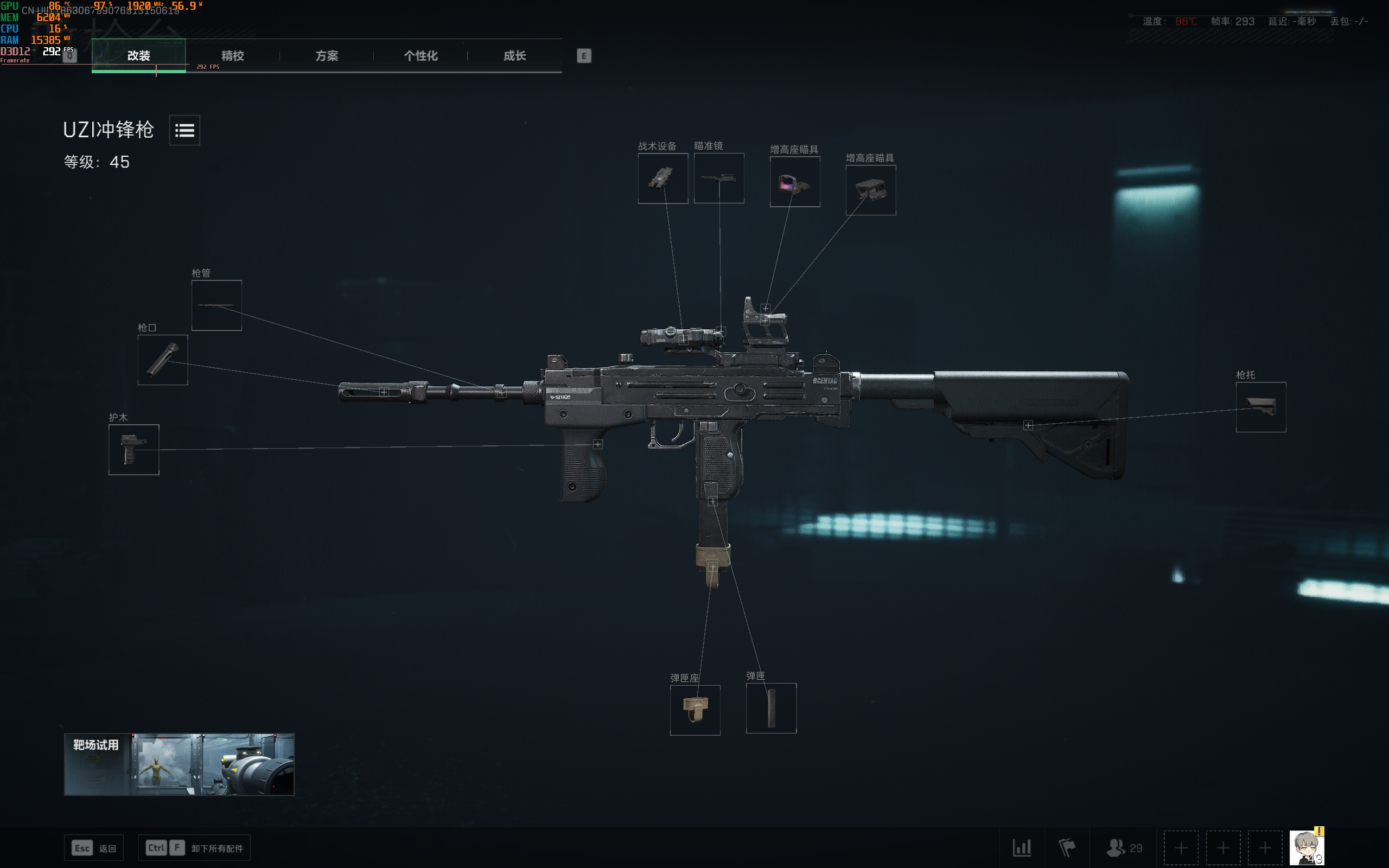Screen dimensions: 1389x868
Task: Click the 改装 tab
Action: click(x=138, y=56)
